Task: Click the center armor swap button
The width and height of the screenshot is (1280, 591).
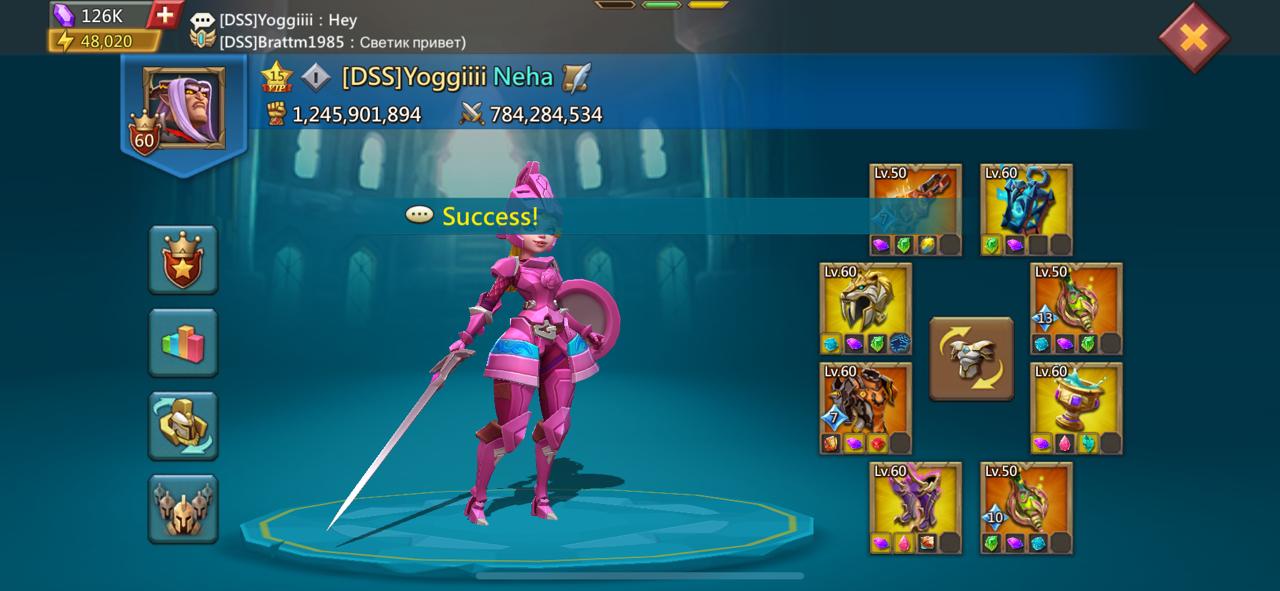Action: pos(971,359)
